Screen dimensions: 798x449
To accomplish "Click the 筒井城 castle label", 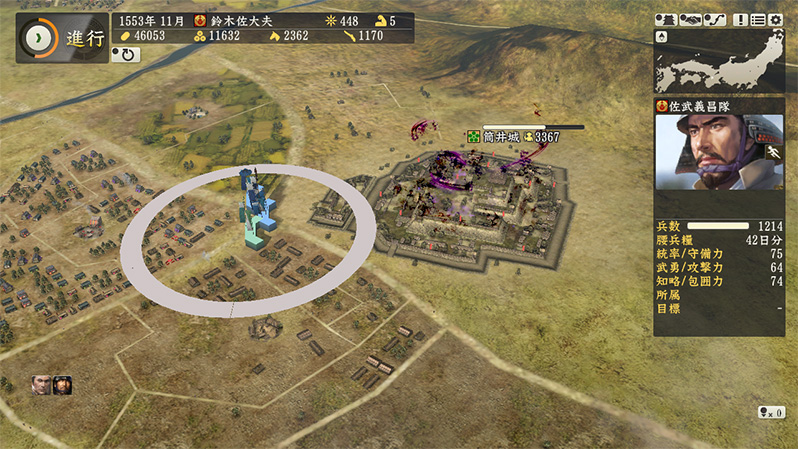I will (501, 137).
